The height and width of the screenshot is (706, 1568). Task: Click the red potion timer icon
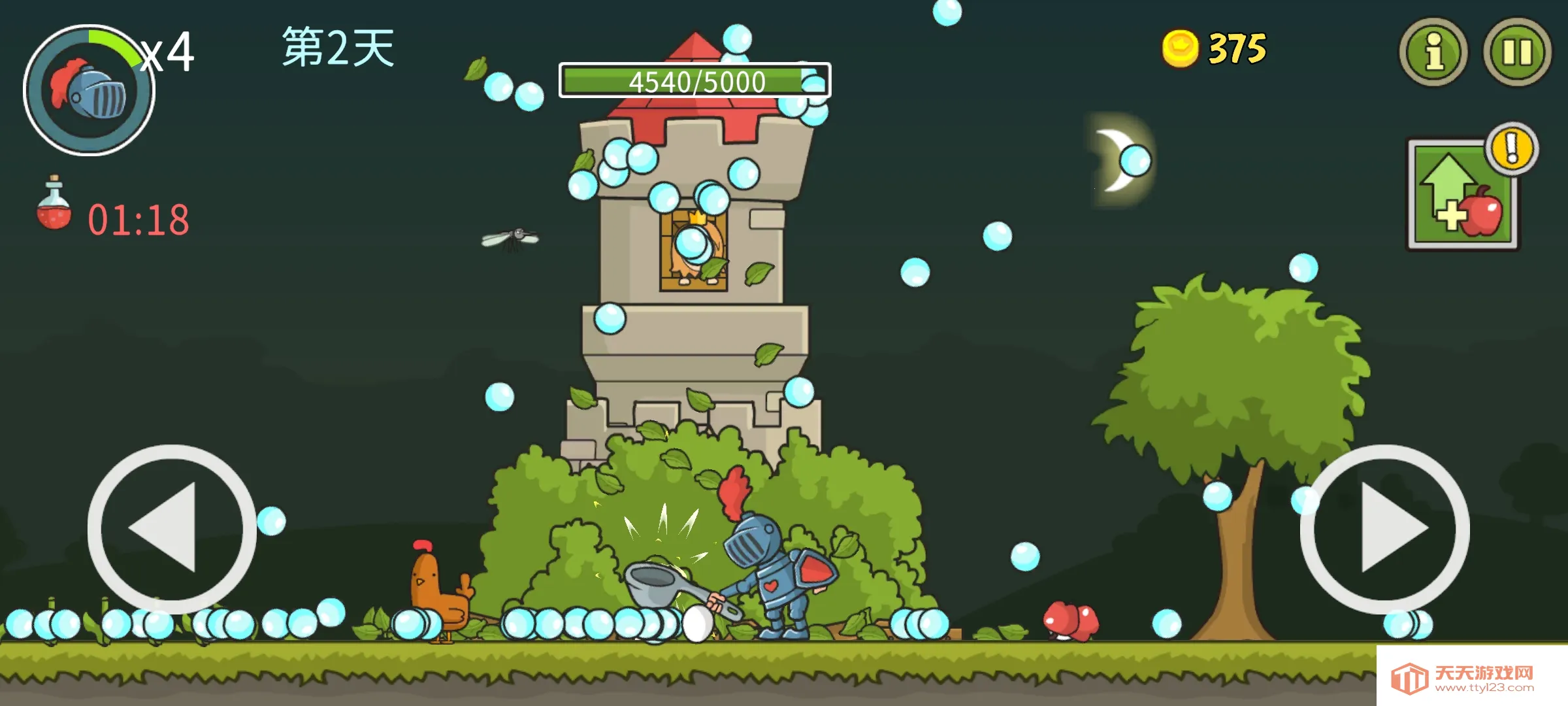click(54, 205)
